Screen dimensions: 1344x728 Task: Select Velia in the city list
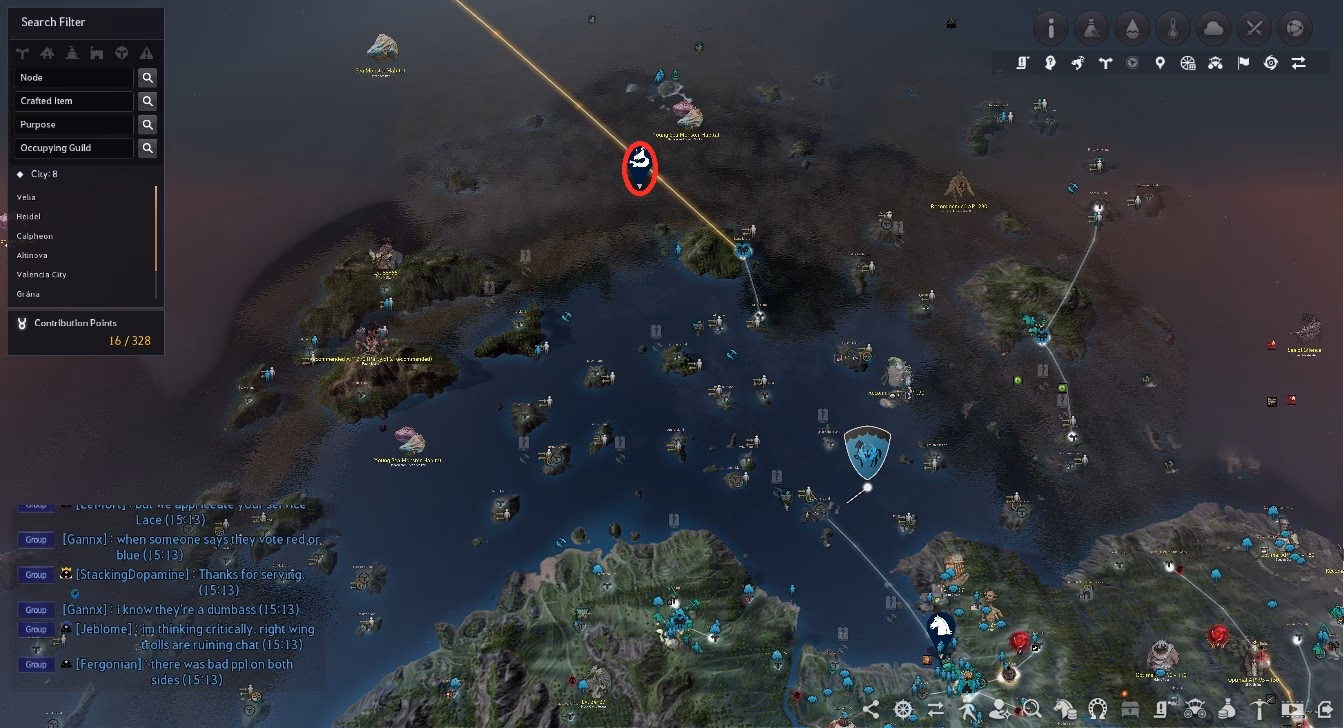pyautogui.click(x=26, y=197)
